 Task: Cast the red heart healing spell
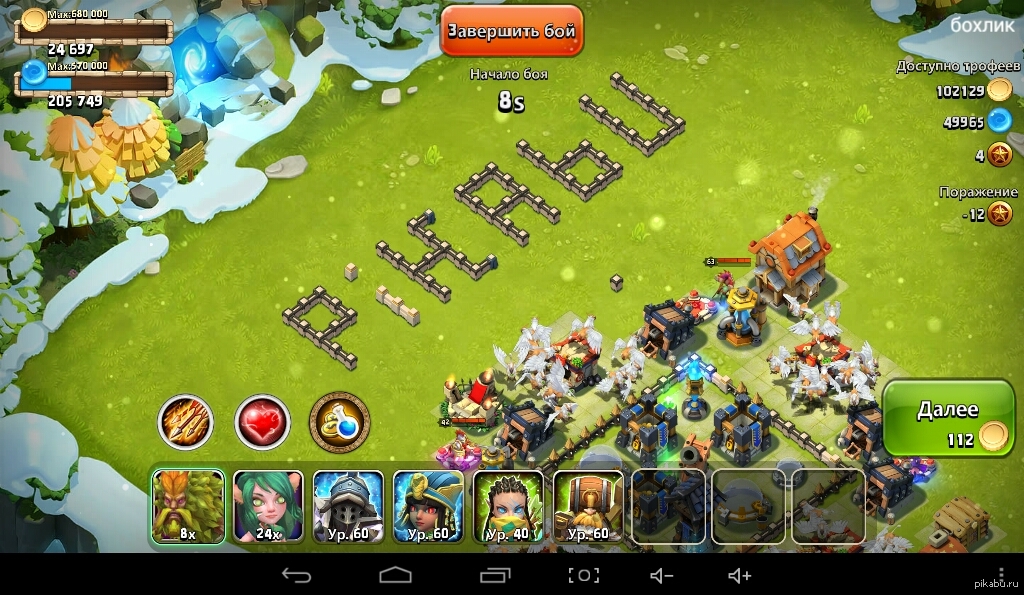click(x=262, y=423)
